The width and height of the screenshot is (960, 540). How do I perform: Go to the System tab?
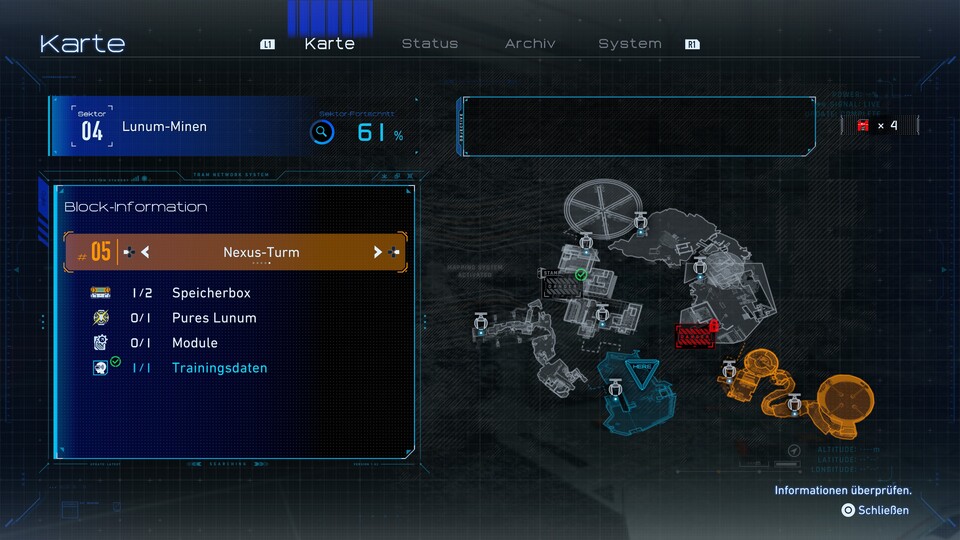(629, 44)
